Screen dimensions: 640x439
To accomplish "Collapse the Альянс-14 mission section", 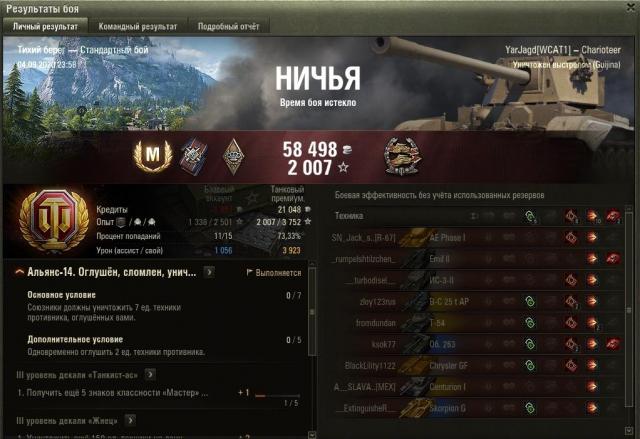I will coord(20,271).
